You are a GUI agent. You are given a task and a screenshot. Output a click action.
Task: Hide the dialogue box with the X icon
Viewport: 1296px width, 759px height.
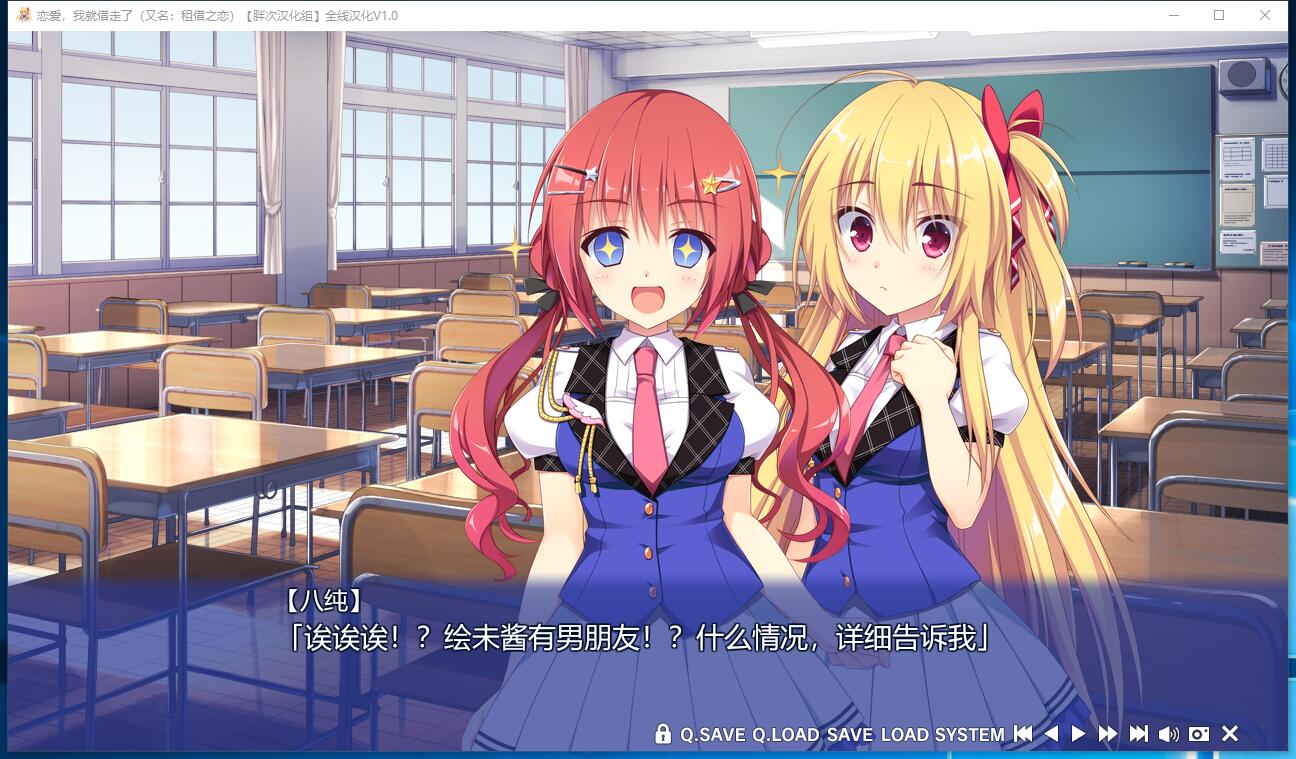click(1230, 734)
